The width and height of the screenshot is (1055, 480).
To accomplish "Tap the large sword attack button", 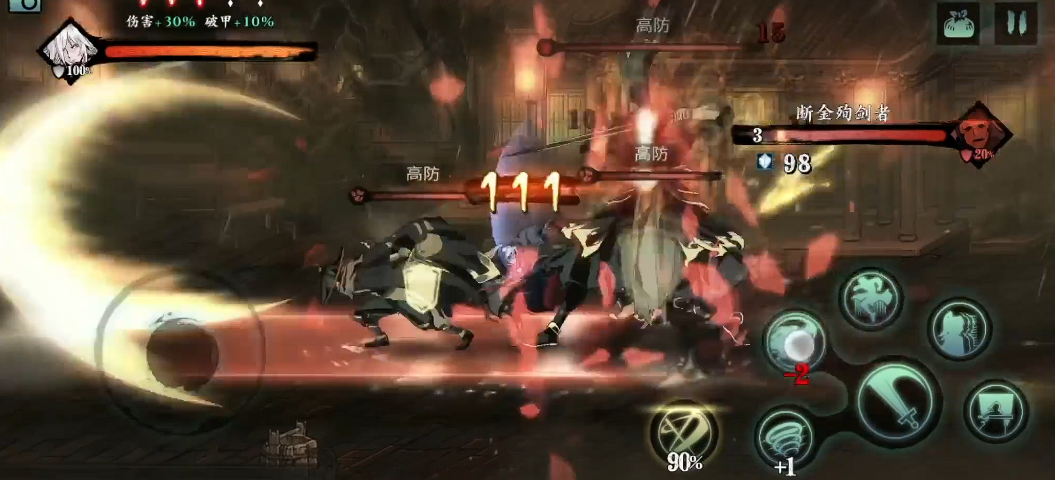I will point(898,399).
